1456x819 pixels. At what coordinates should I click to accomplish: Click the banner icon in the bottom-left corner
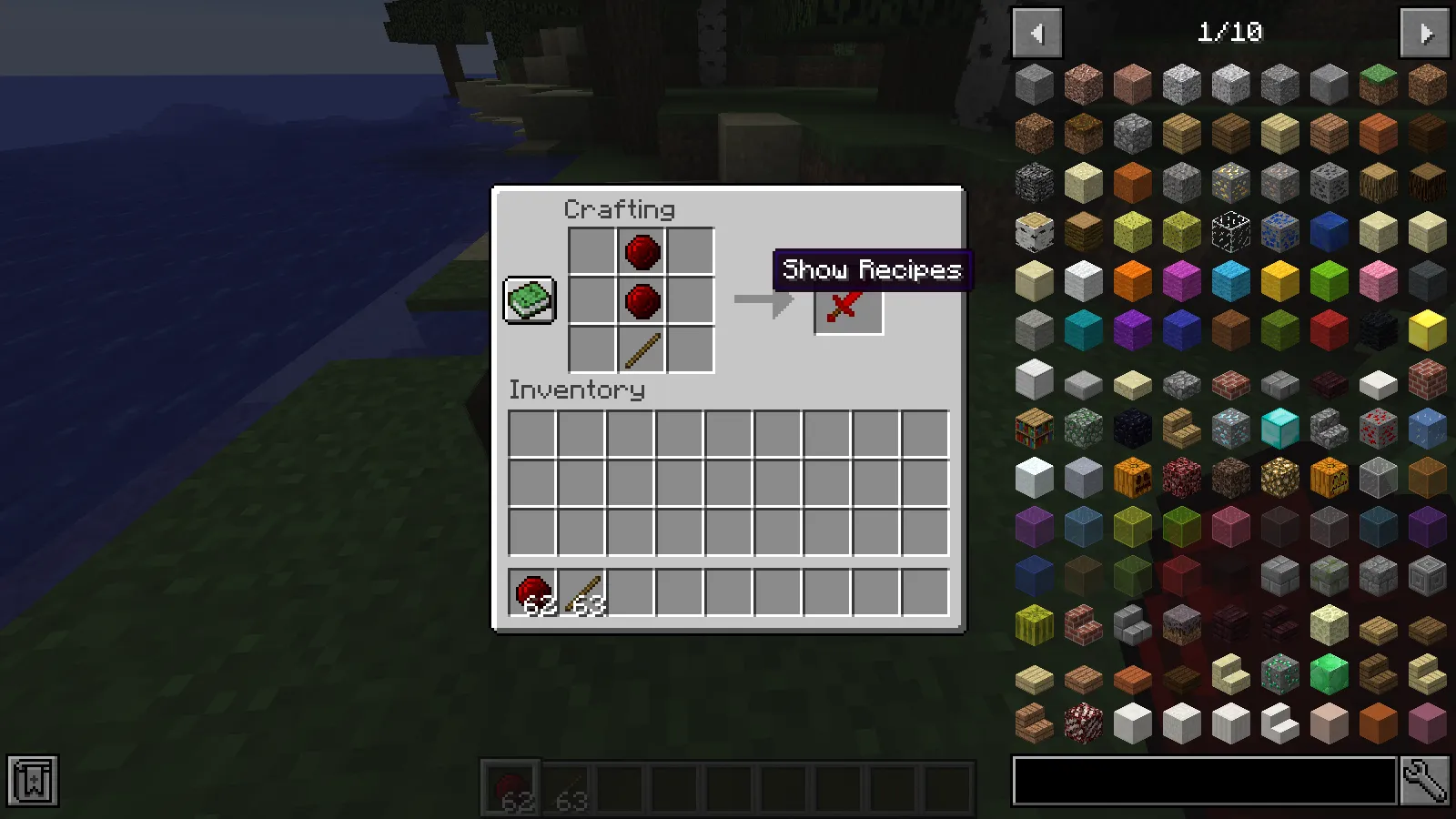pos(33,779)
